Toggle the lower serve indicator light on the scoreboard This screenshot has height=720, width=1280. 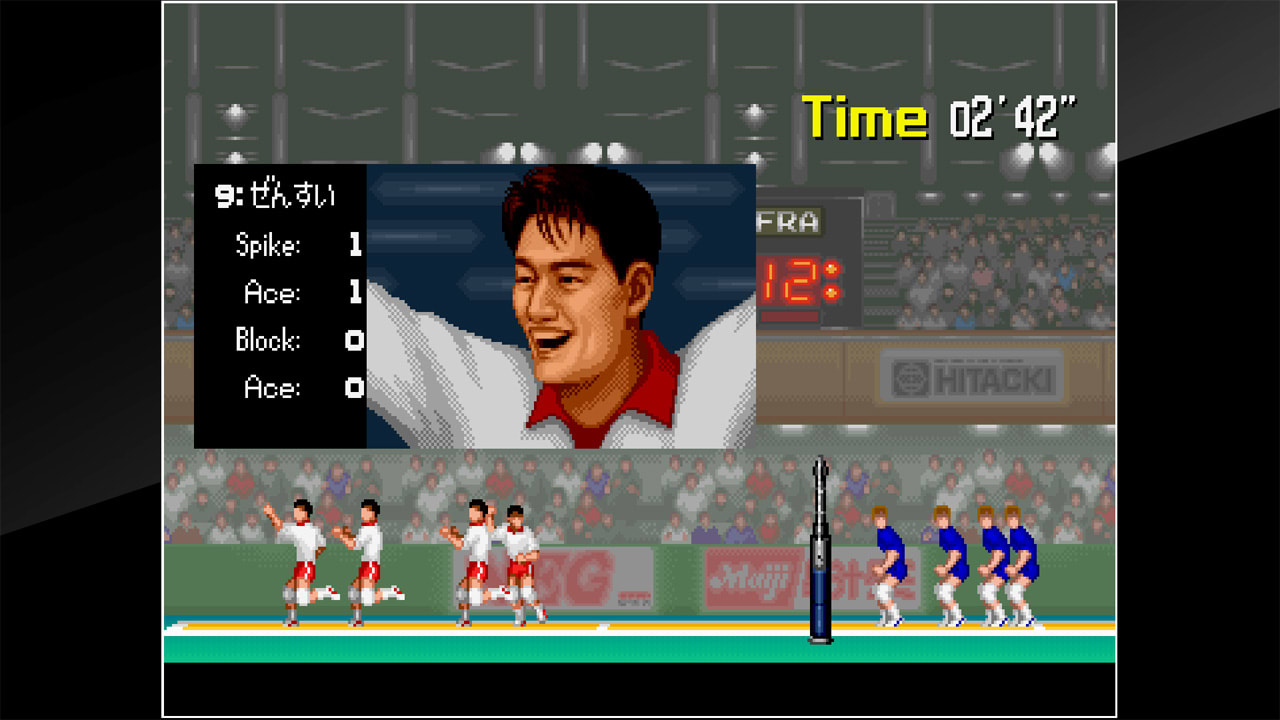[831, 291]
